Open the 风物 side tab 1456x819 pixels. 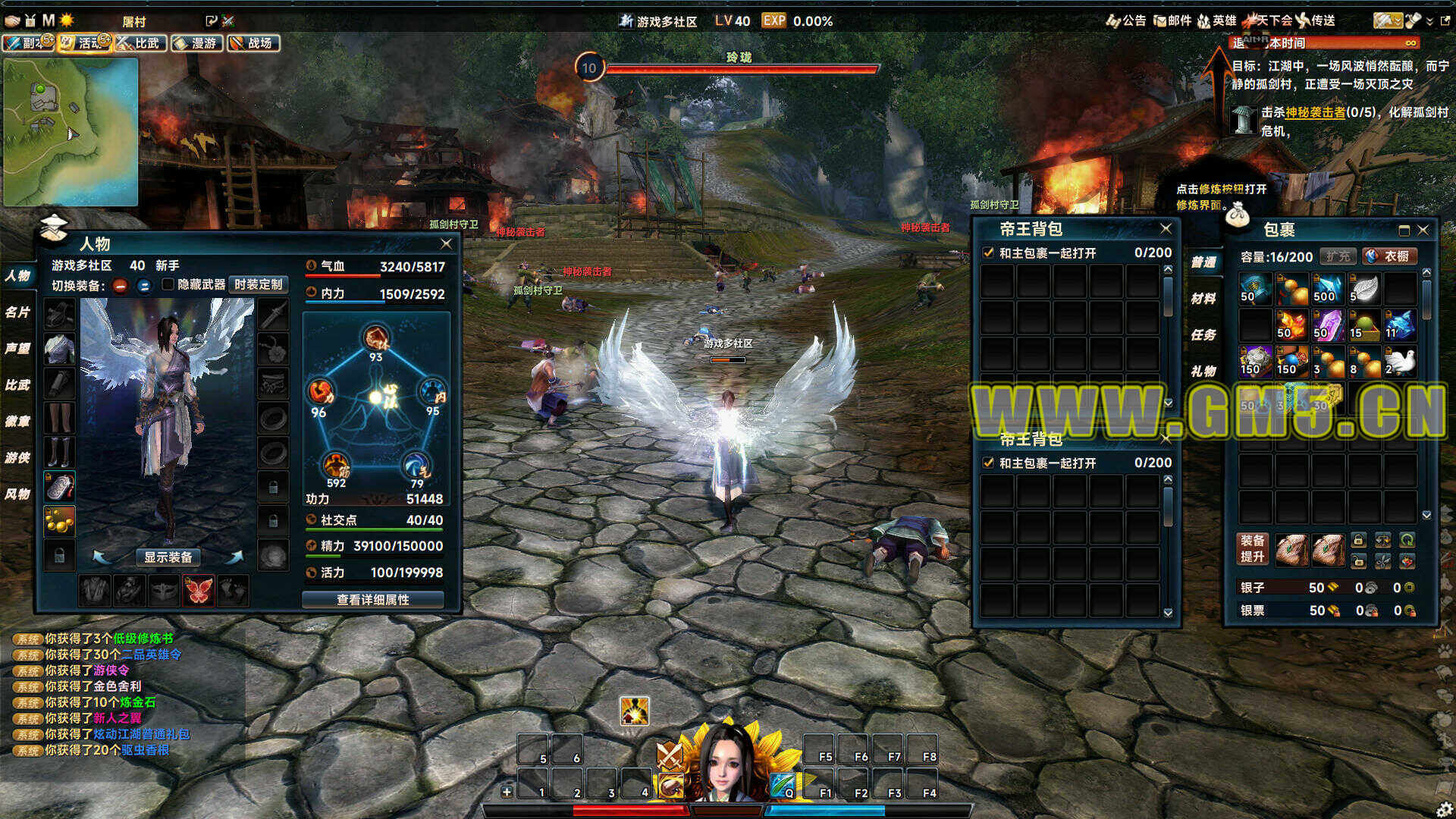point(17,494)
